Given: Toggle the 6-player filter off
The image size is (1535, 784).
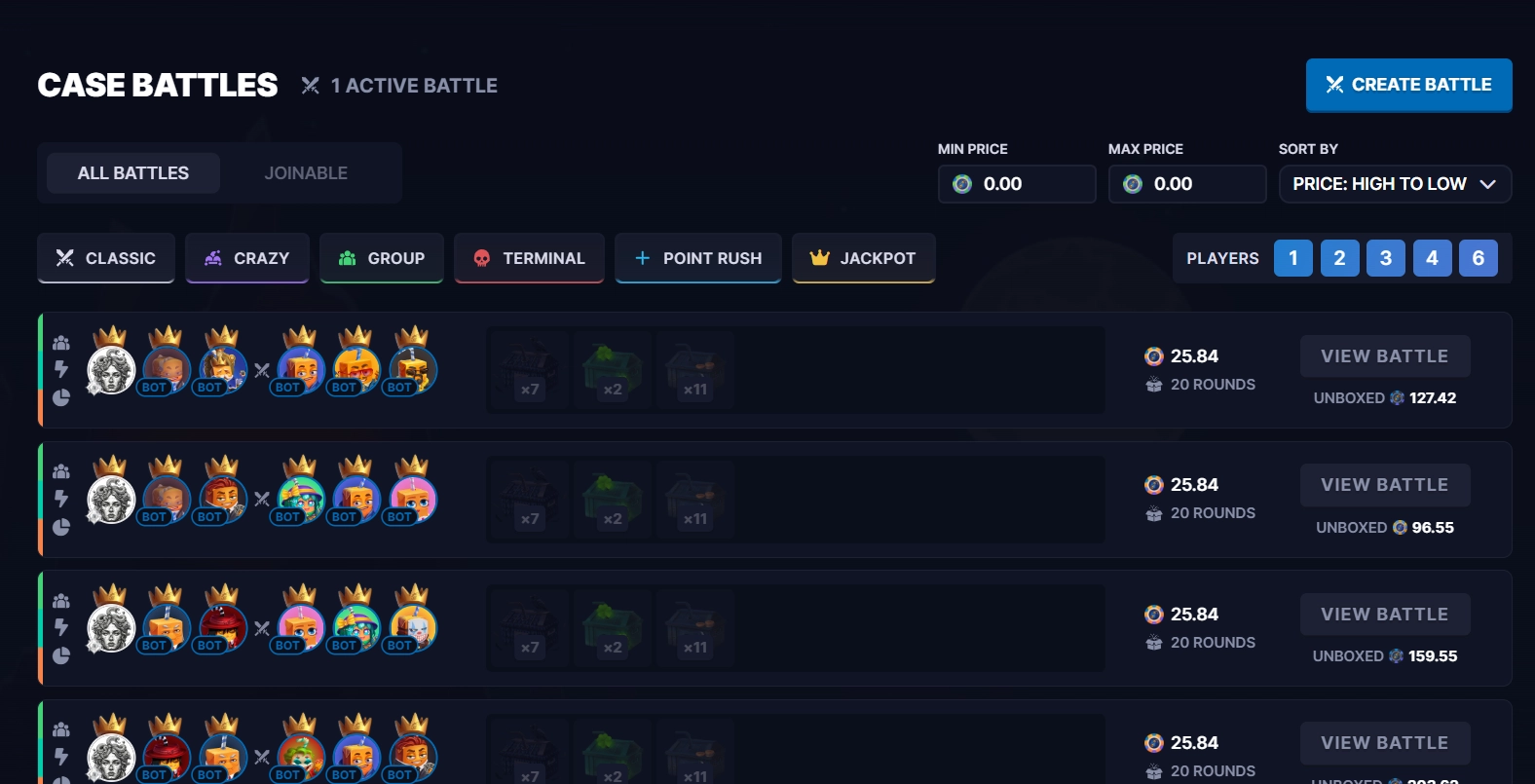Looking at the screenshot, I should (1479, 258).
